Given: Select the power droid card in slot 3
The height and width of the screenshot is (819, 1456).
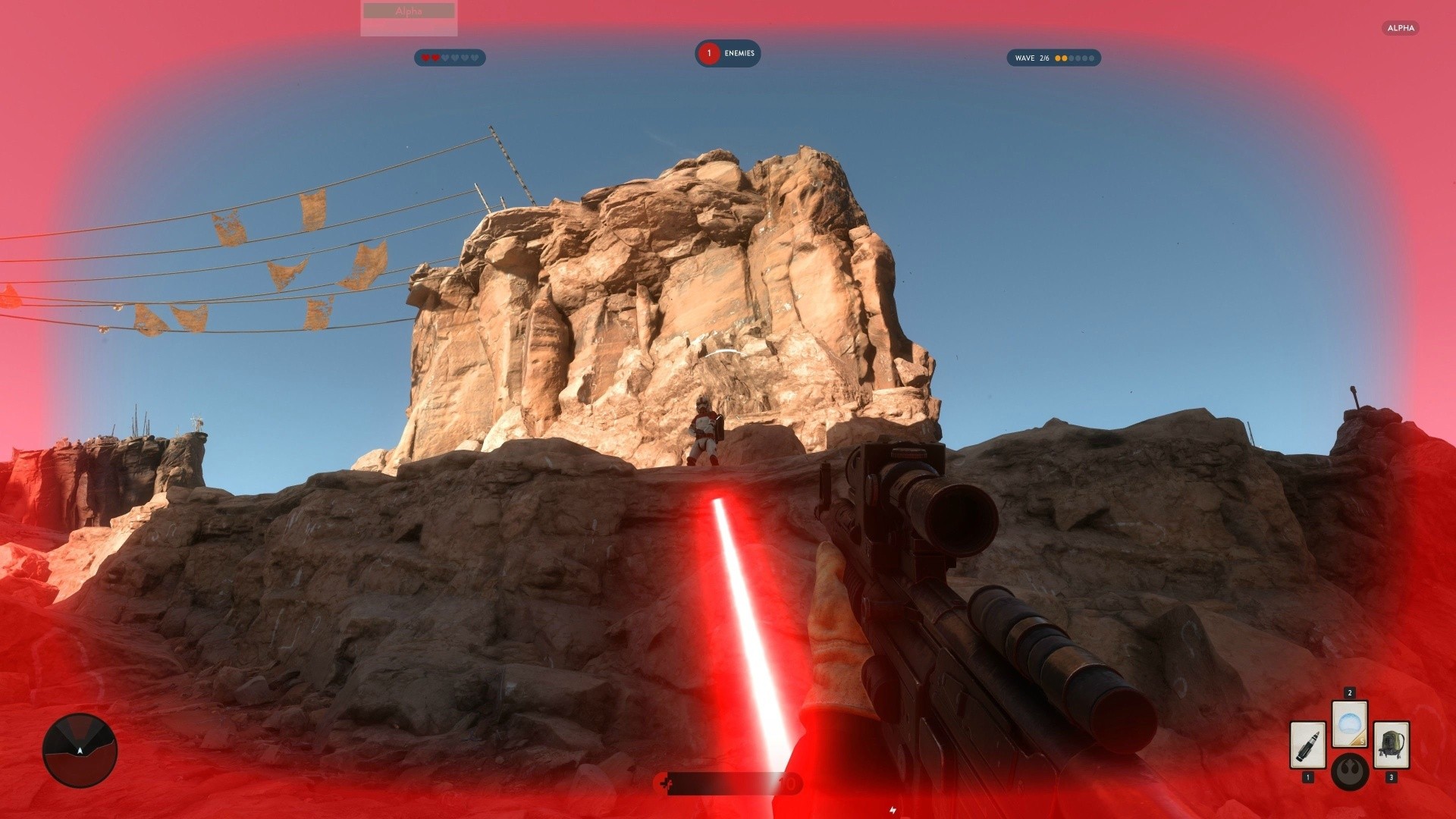Looking at the screenshot, I should tap(1392, 745).
